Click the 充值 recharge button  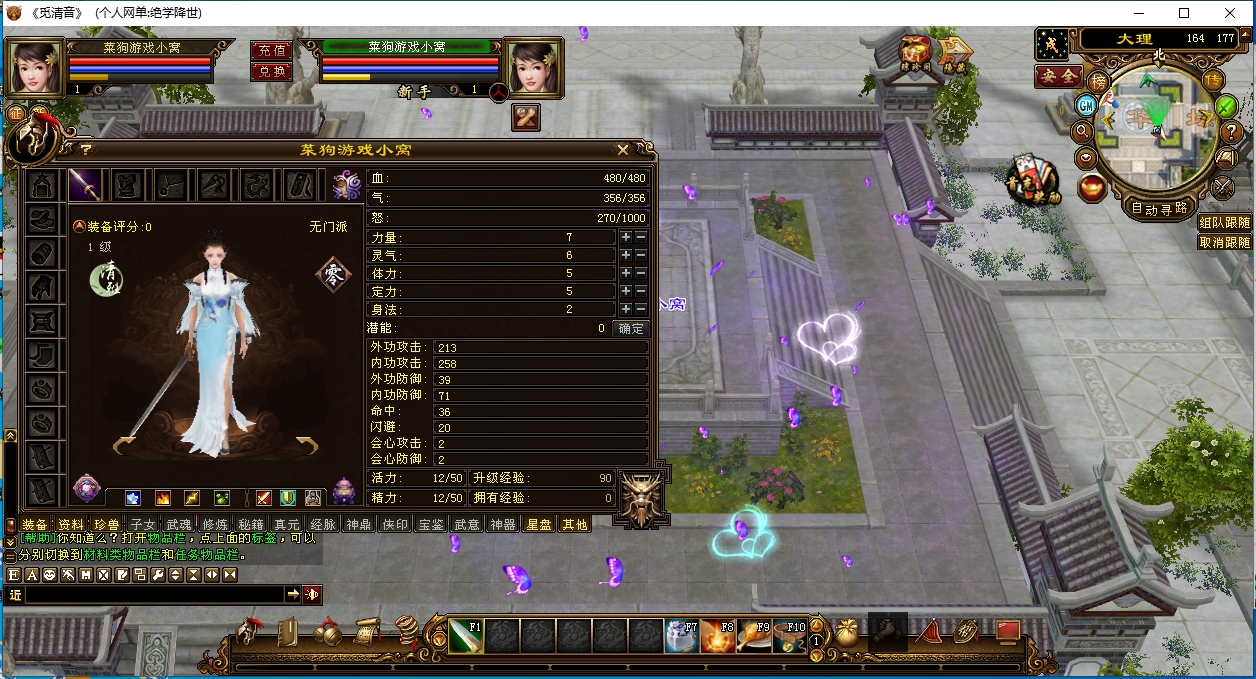pos(271,50)
